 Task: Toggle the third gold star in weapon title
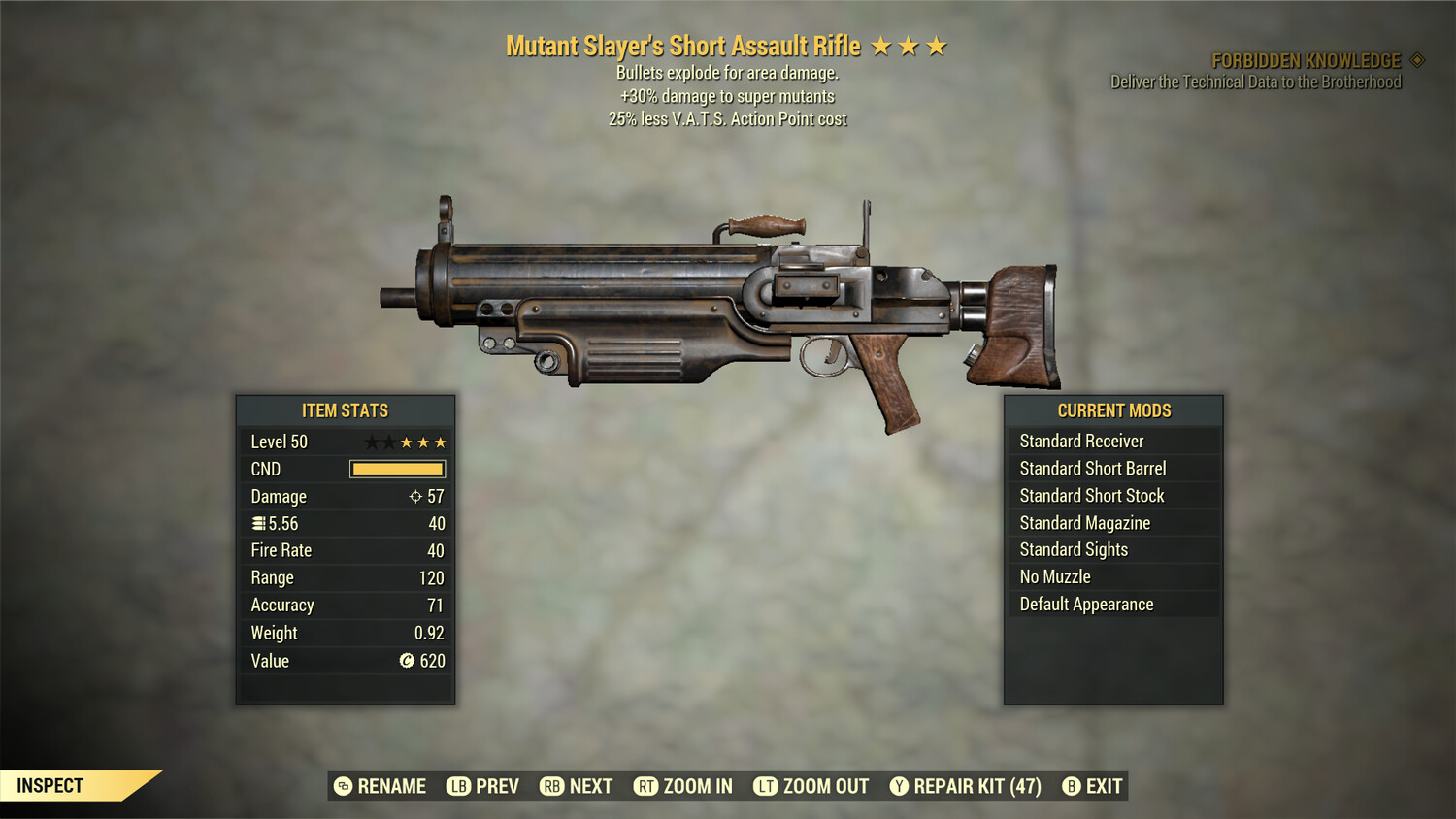[937, 44]
